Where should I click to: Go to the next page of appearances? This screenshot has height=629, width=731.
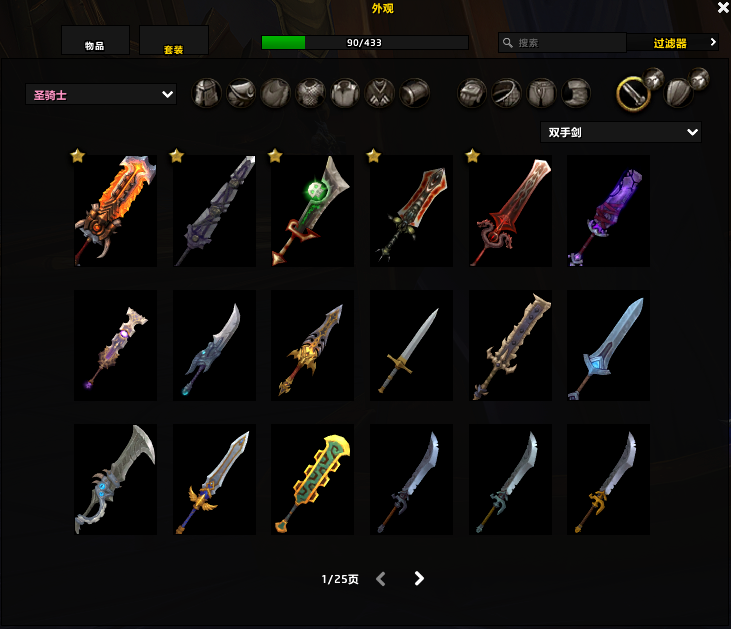[419, 579]
